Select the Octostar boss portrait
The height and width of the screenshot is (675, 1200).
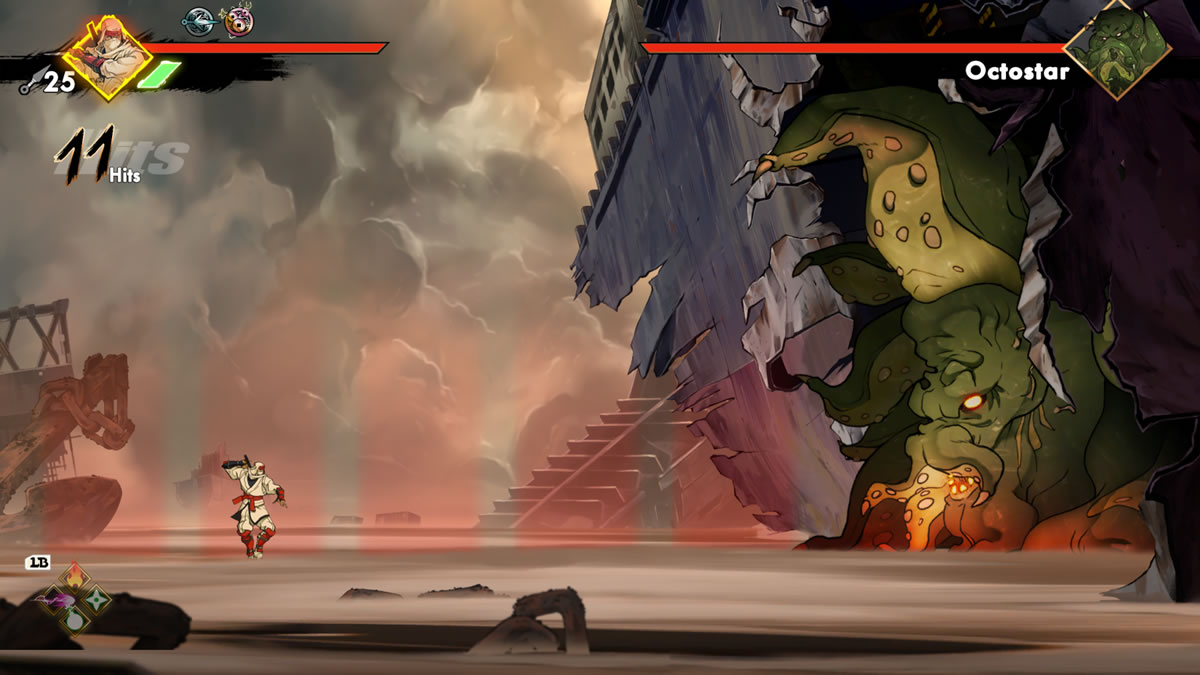click(x=1117, y=48)
